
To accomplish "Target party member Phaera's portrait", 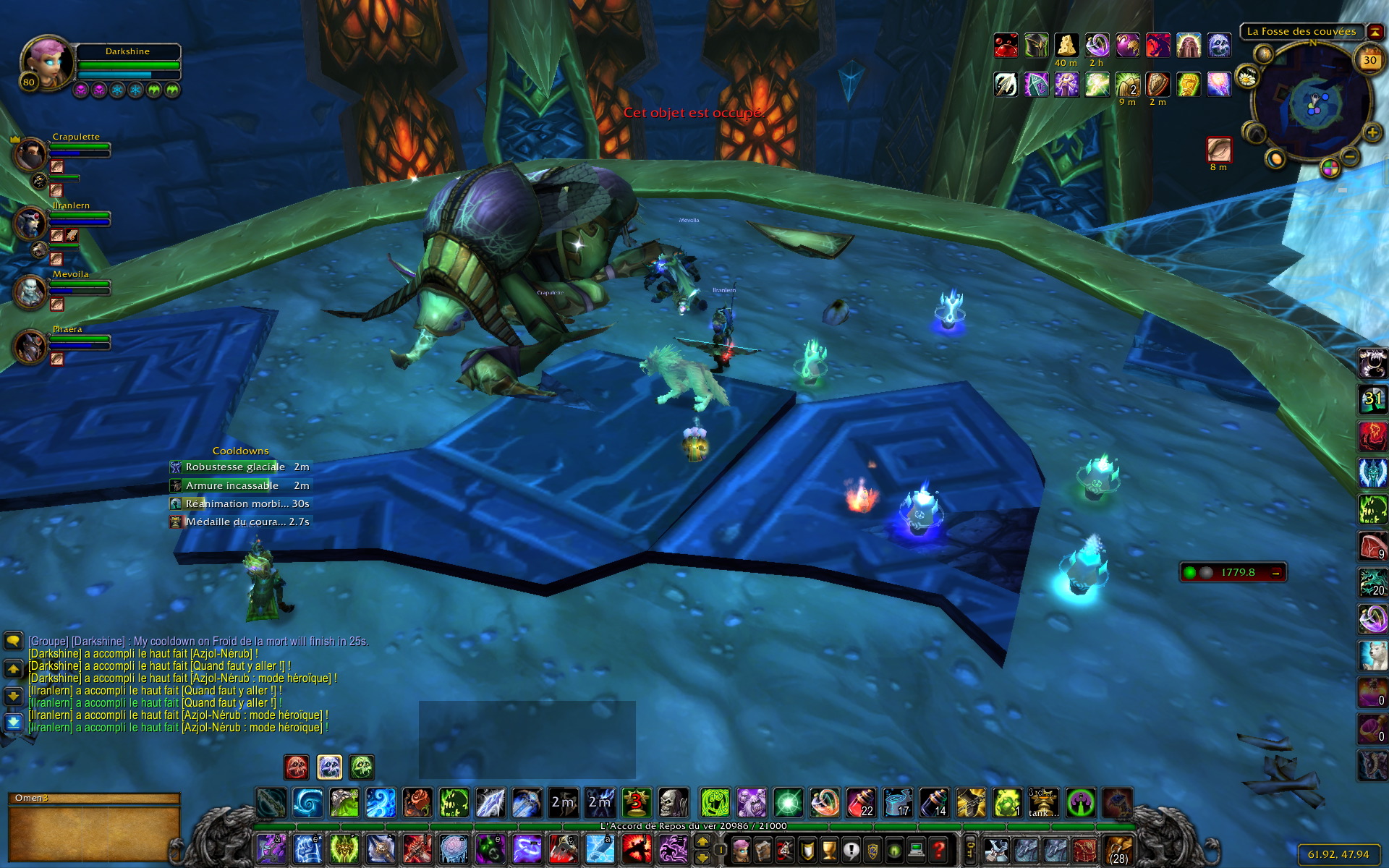I will click(30, 346).
